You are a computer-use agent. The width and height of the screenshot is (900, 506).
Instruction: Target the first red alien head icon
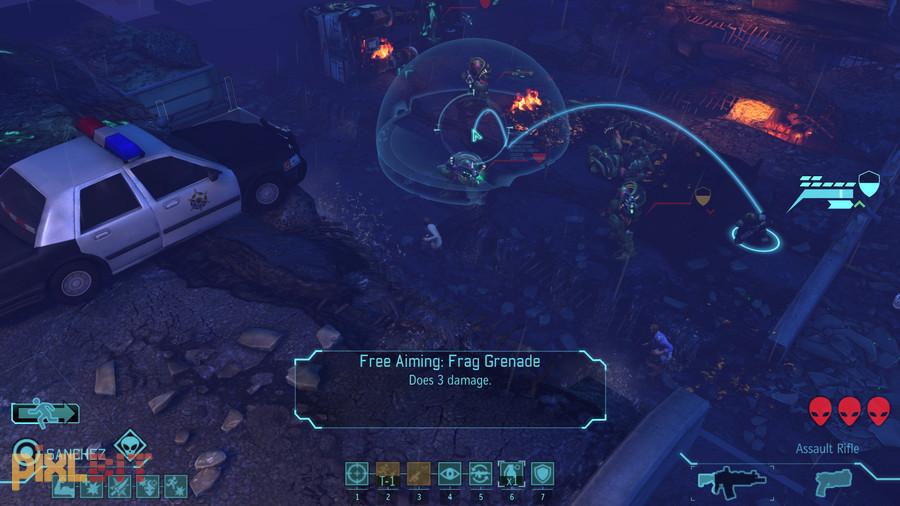tap(820, 410)
